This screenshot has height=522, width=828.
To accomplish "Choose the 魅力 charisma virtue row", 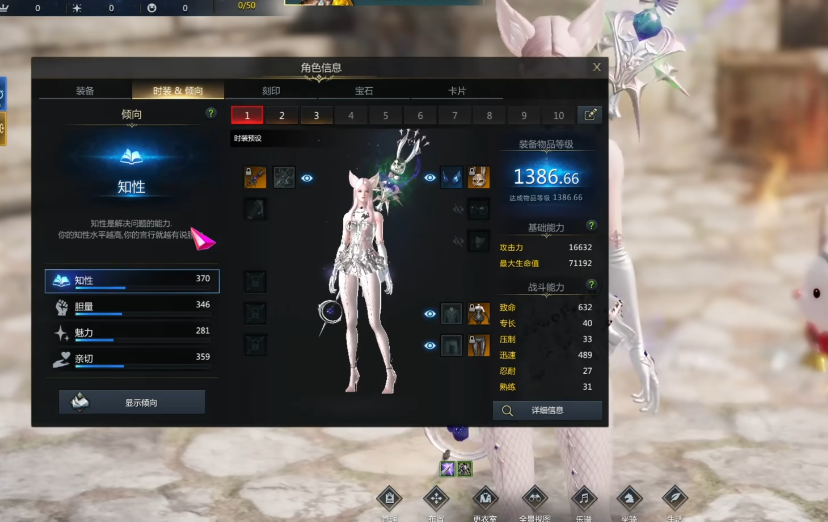I will (132, 332).
